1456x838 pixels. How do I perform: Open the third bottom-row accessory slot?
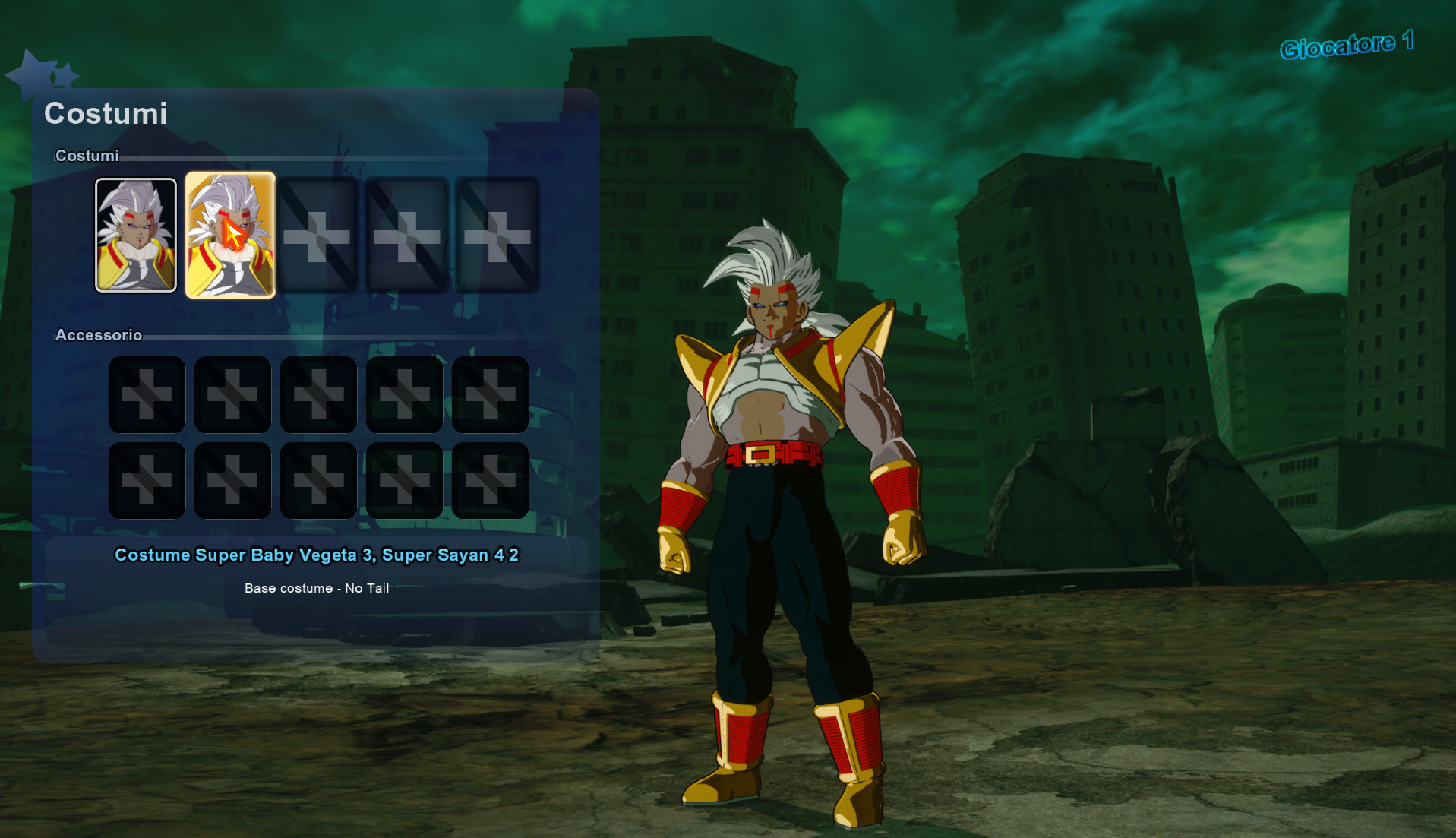(x=318, y=480)
